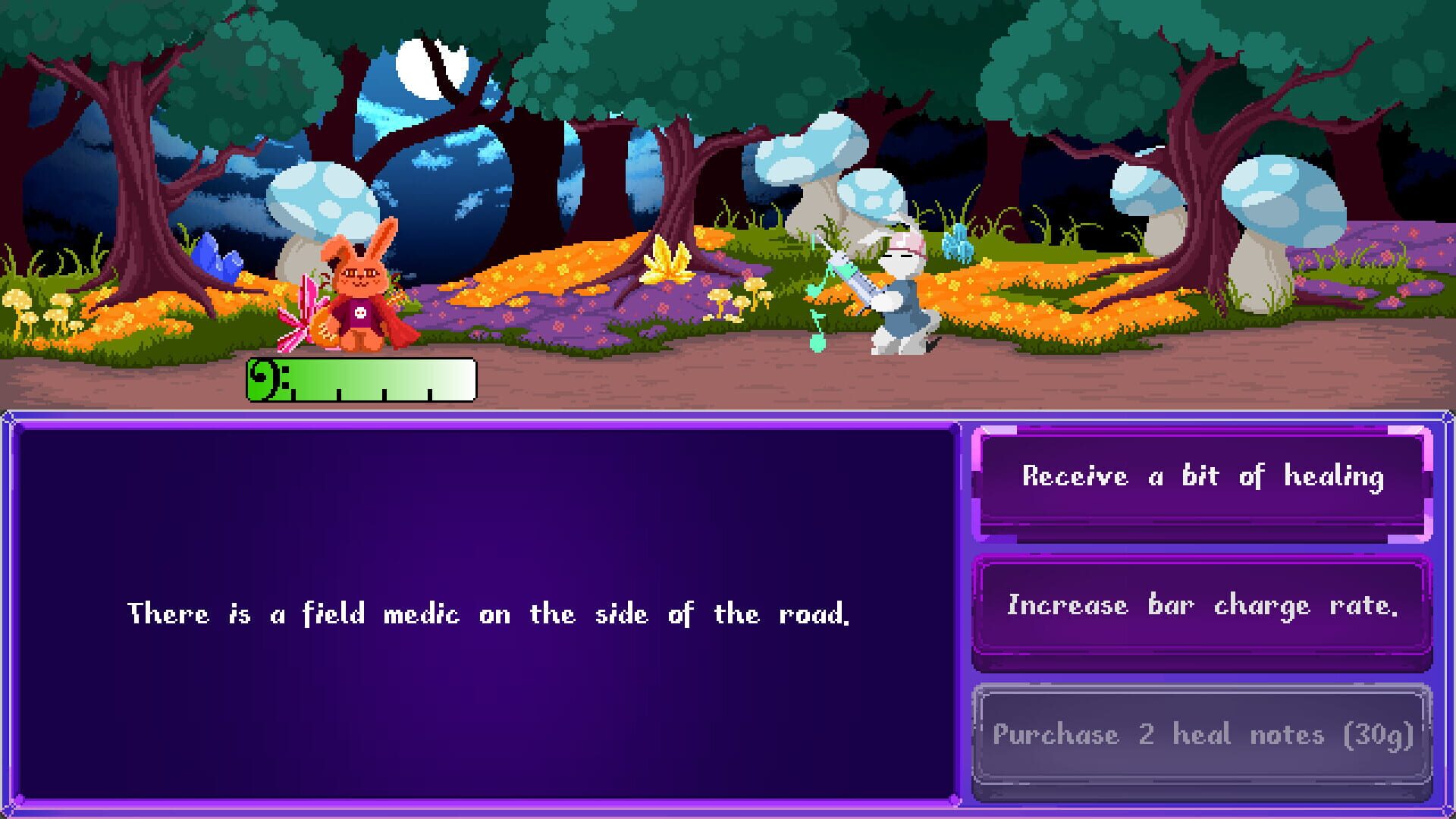
Task: Click the large syringe the medic carries
Action: (x=853, y=273)
